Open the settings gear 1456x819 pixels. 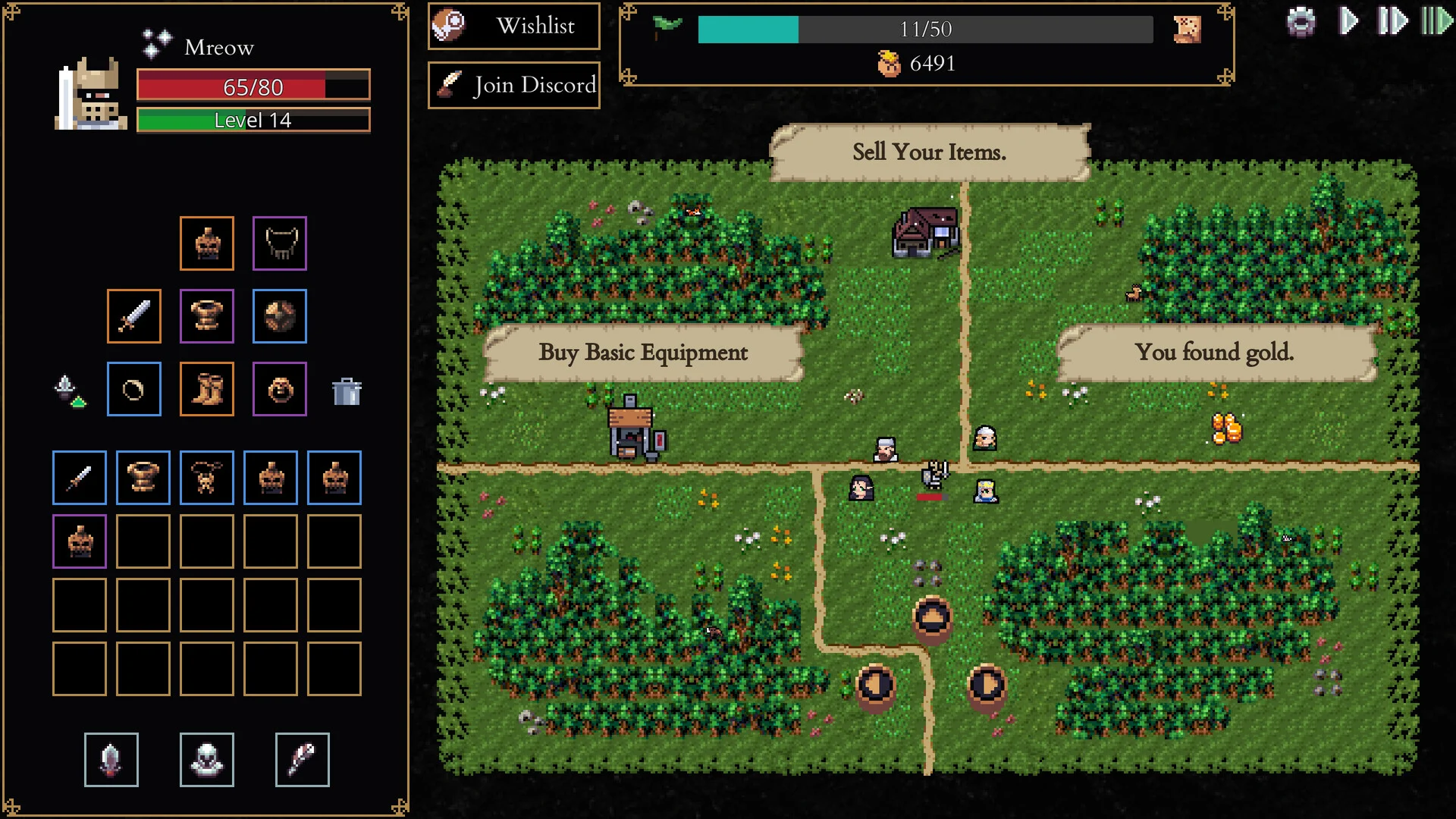pos(1301,22)
